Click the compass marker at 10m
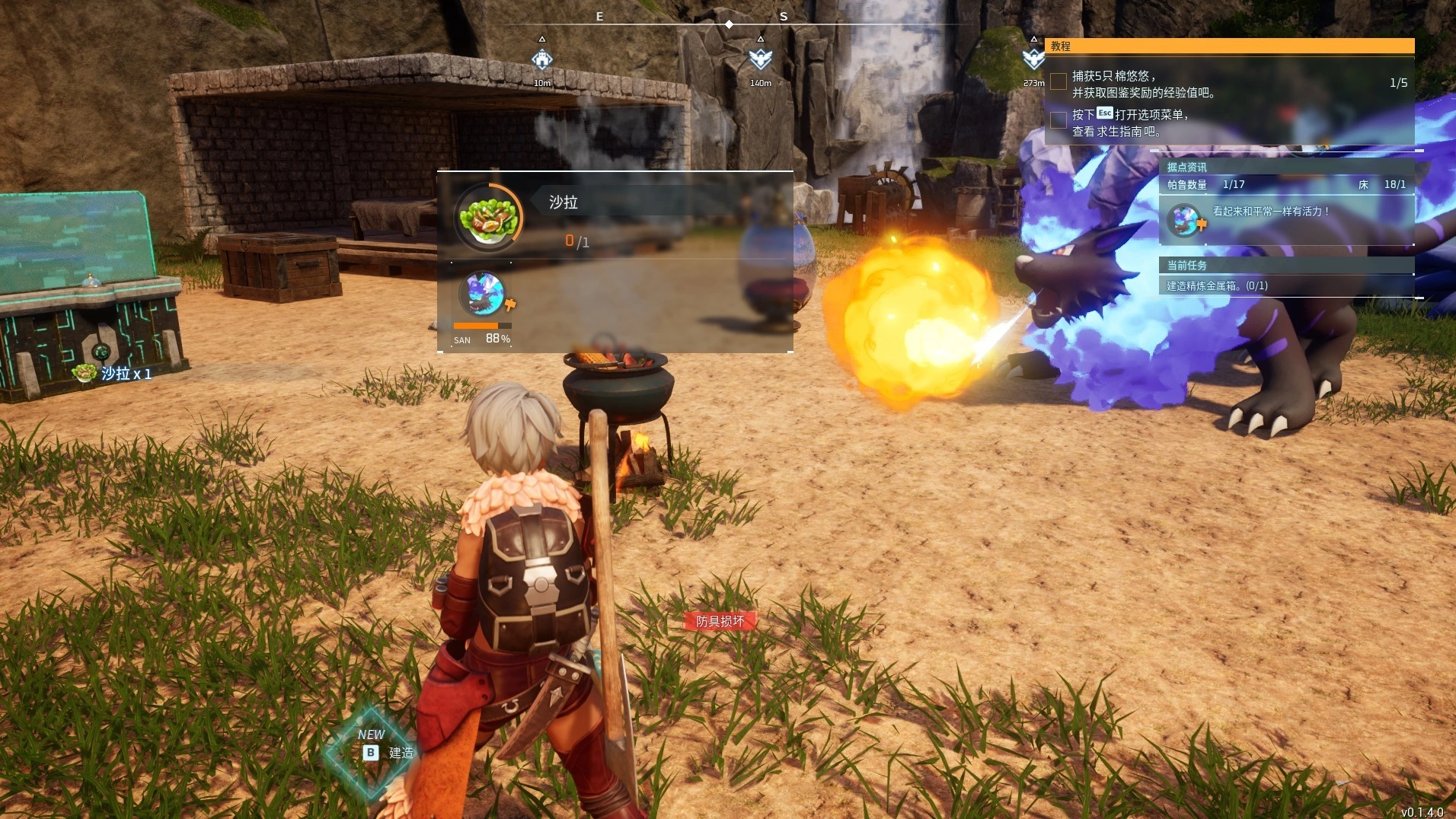 tap(541, 59)
